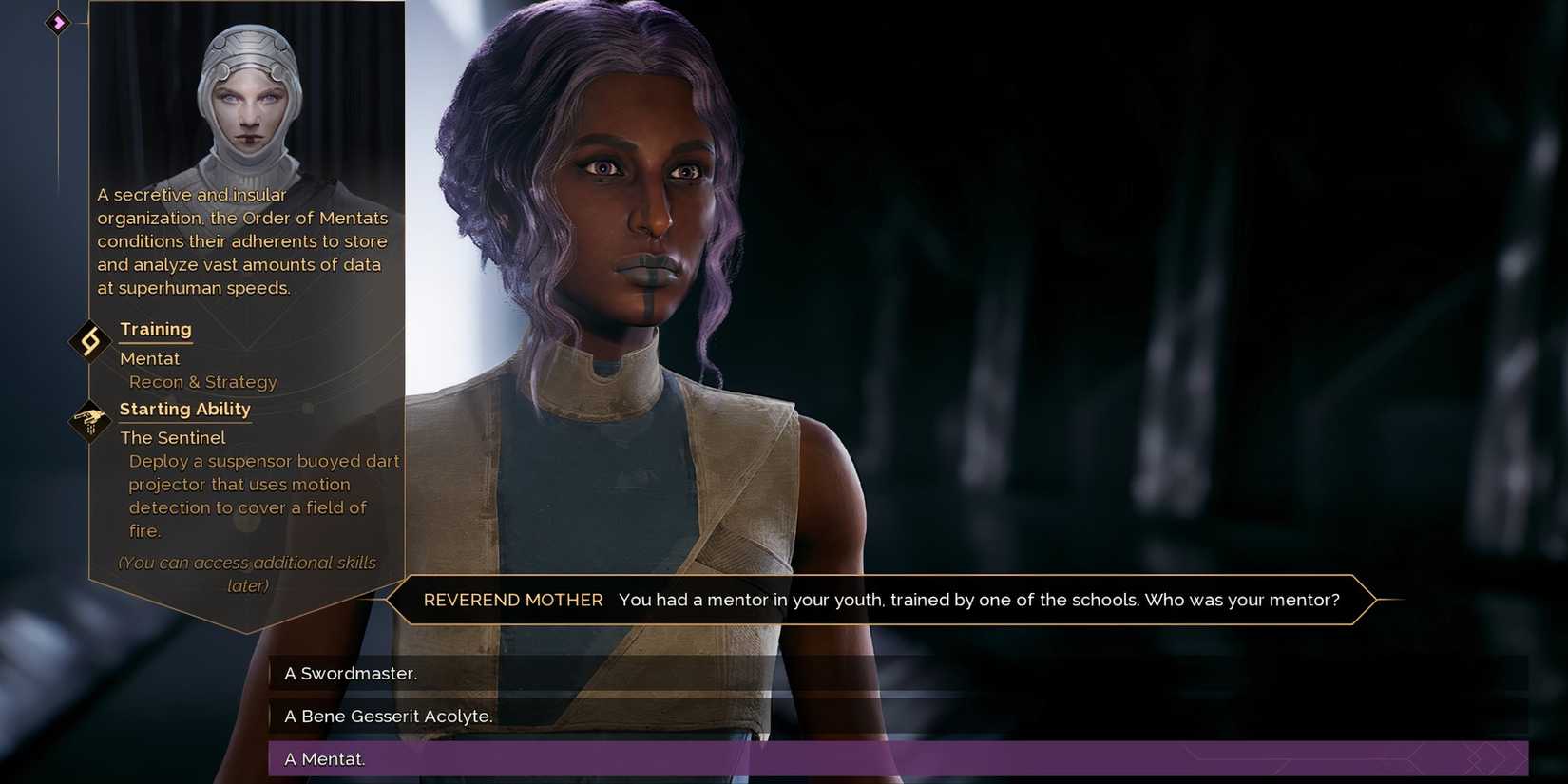Select "The Sentinel" ability name
Screen dimensions: 1568x784
[173, 437]
